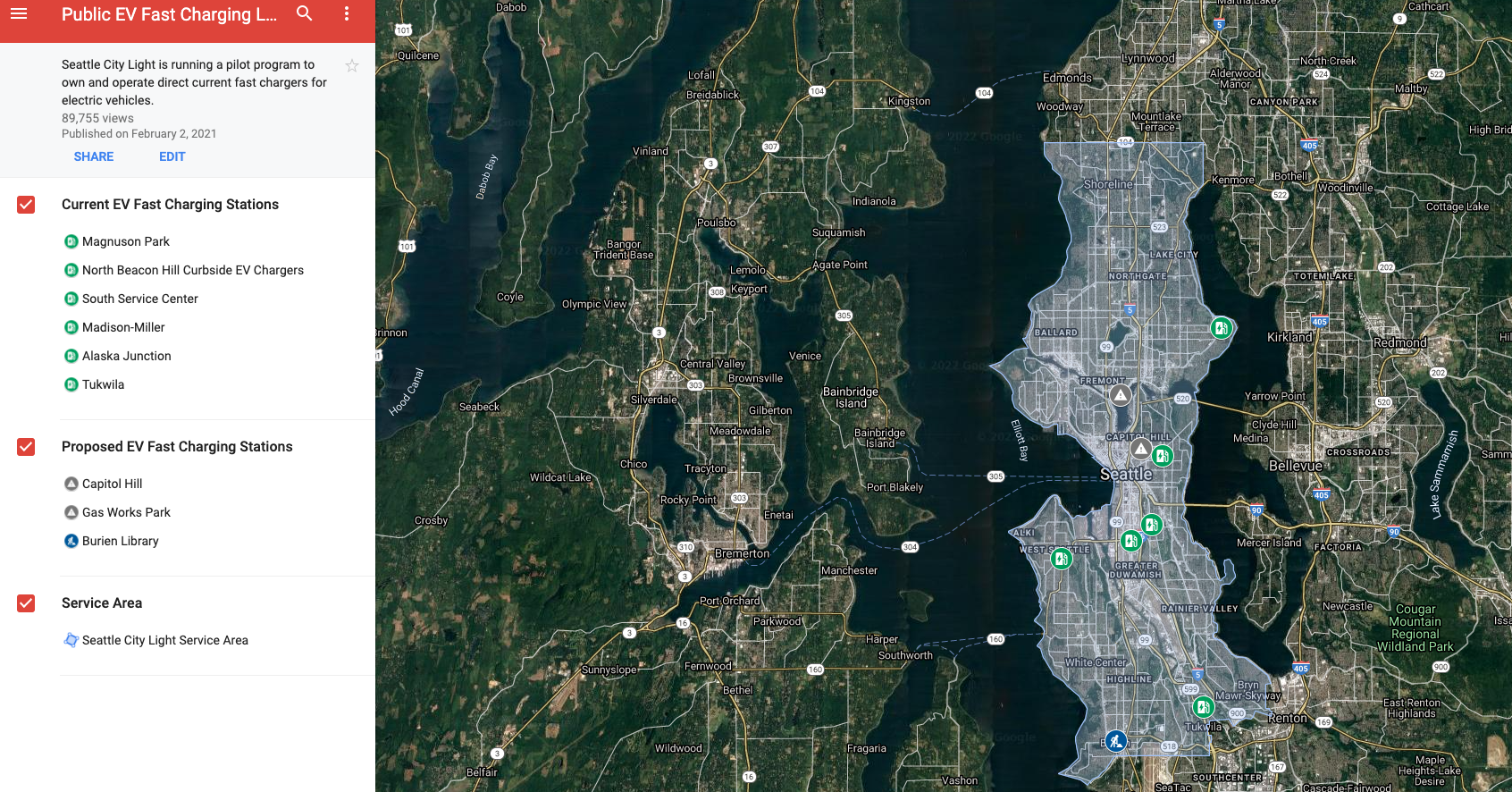Click the search icon in the header

click(x=304, y=14)
